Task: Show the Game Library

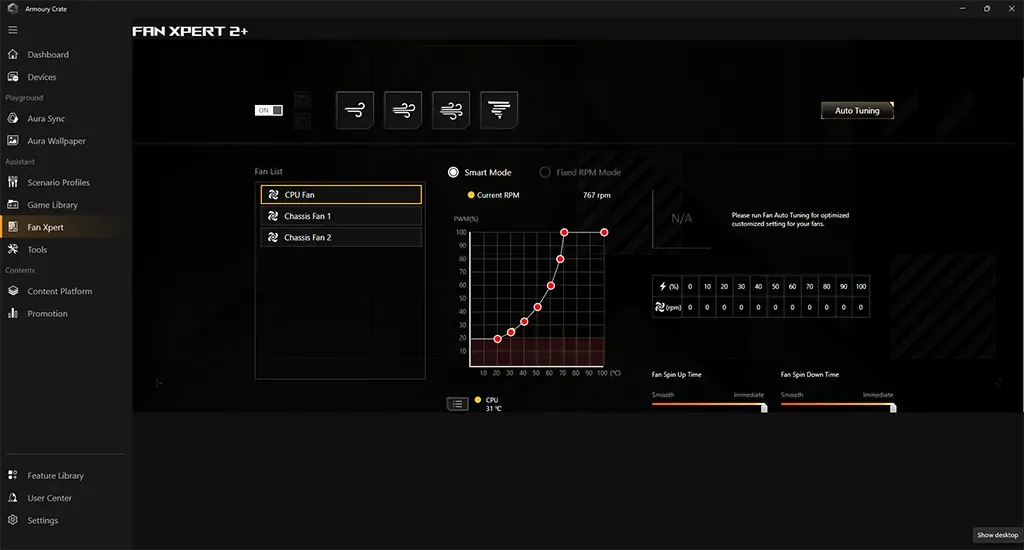Action: point(52,205)
